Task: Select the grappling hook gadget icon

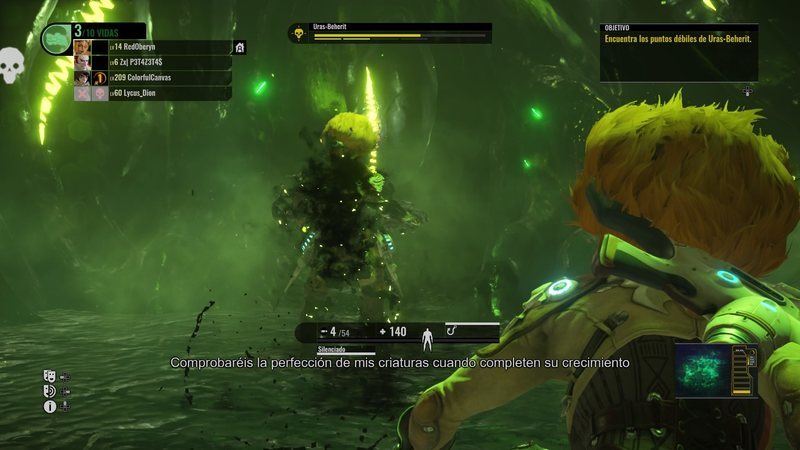Action: (452, 329)
